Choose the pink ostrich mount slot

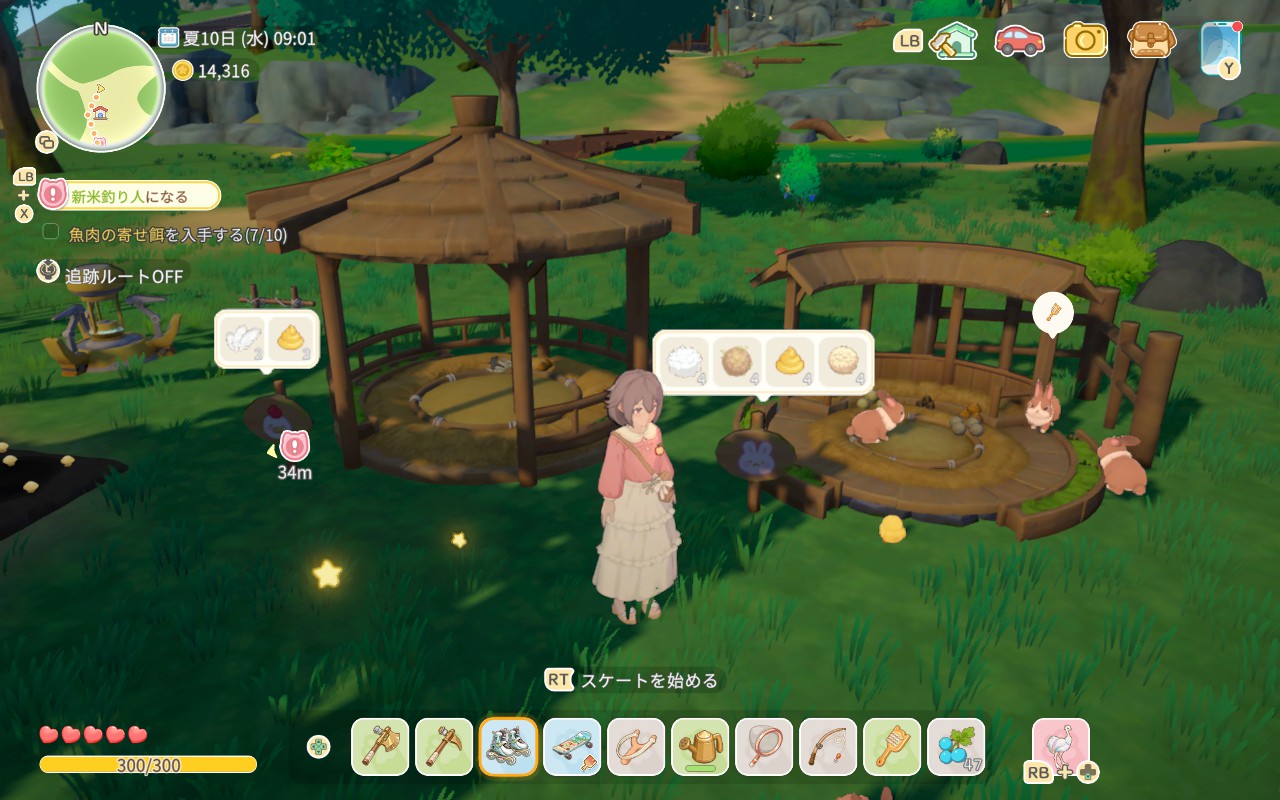point(1060,746)
